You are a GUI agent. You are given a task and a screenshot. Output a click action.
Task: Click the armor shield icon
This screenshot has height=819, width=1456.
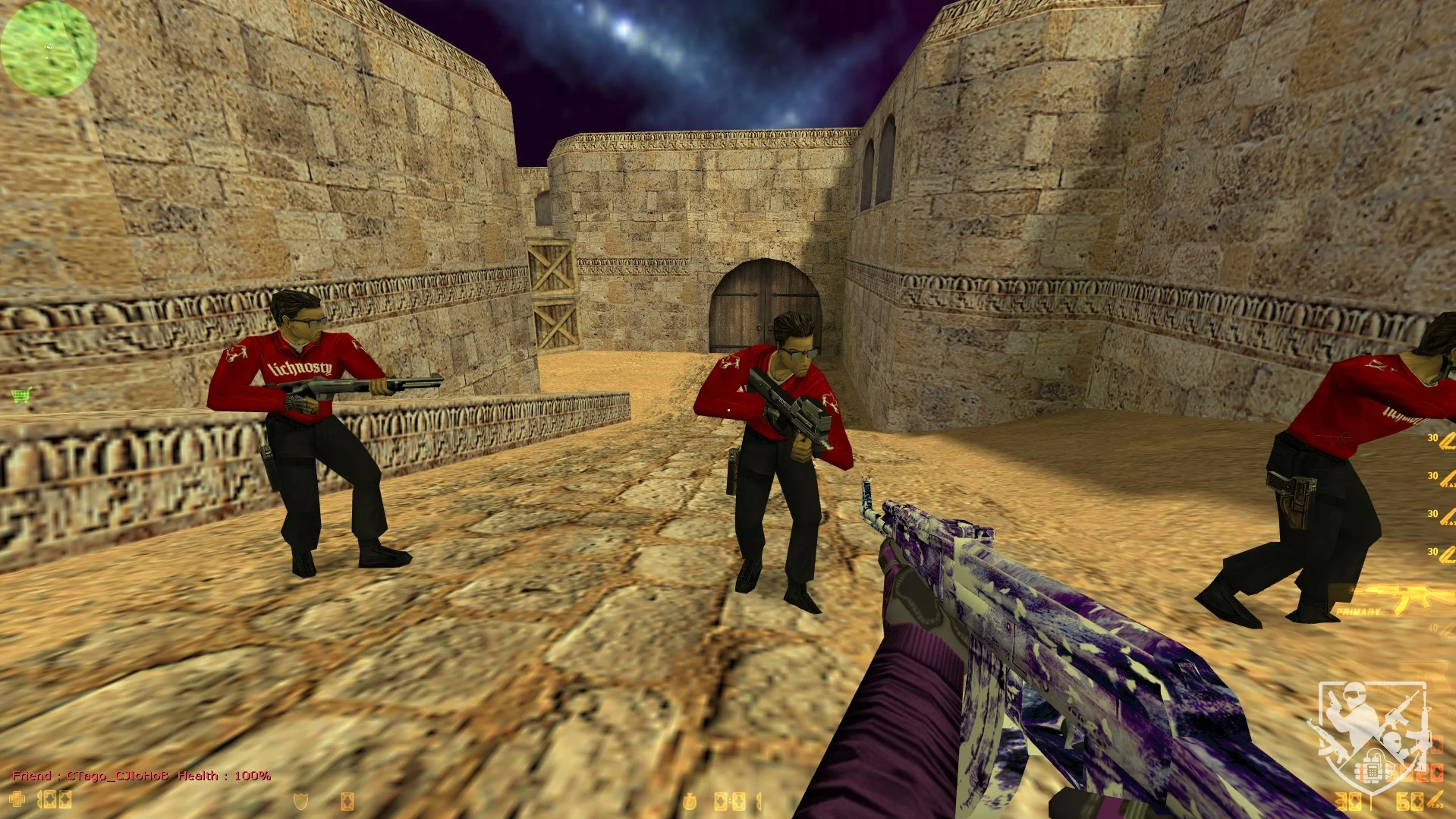pyautogui.click(x=301, y=801)
